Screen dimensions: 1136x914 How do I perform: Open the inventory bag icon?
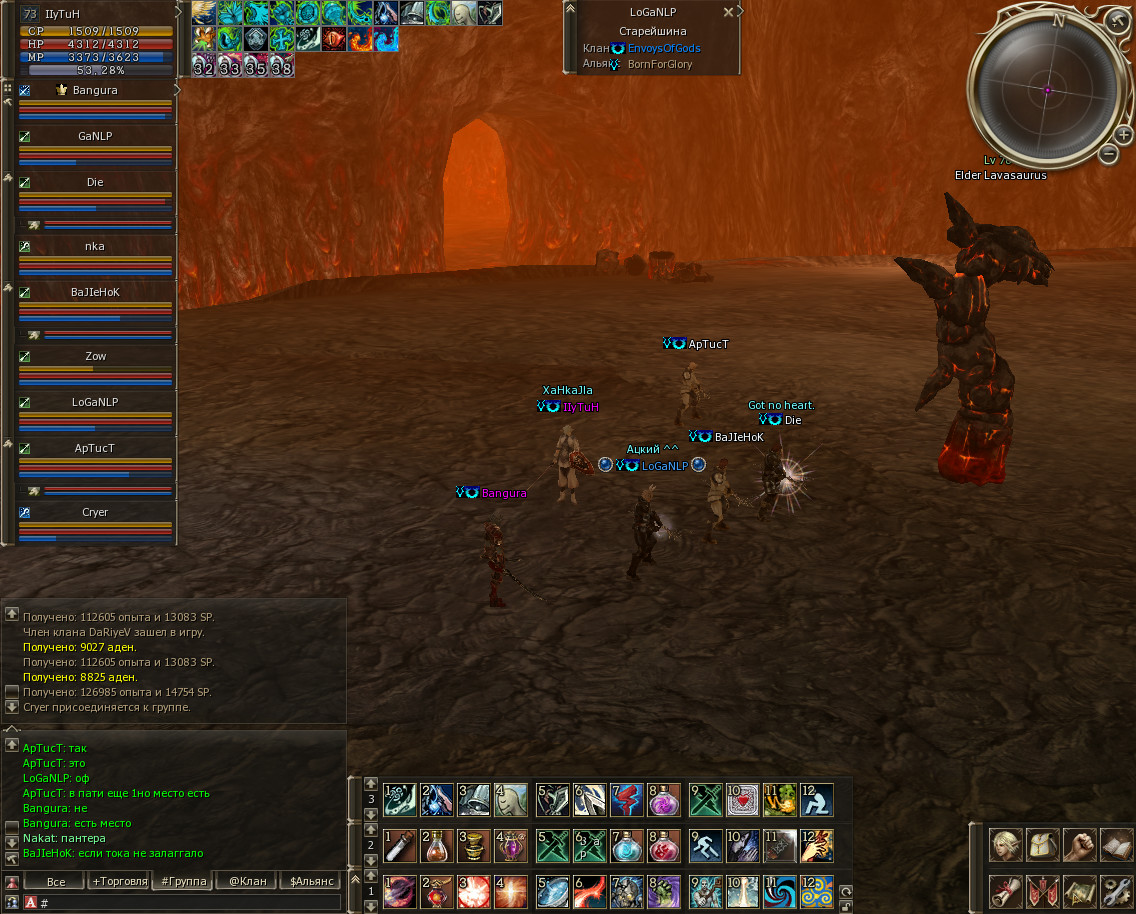point(1043,845)
